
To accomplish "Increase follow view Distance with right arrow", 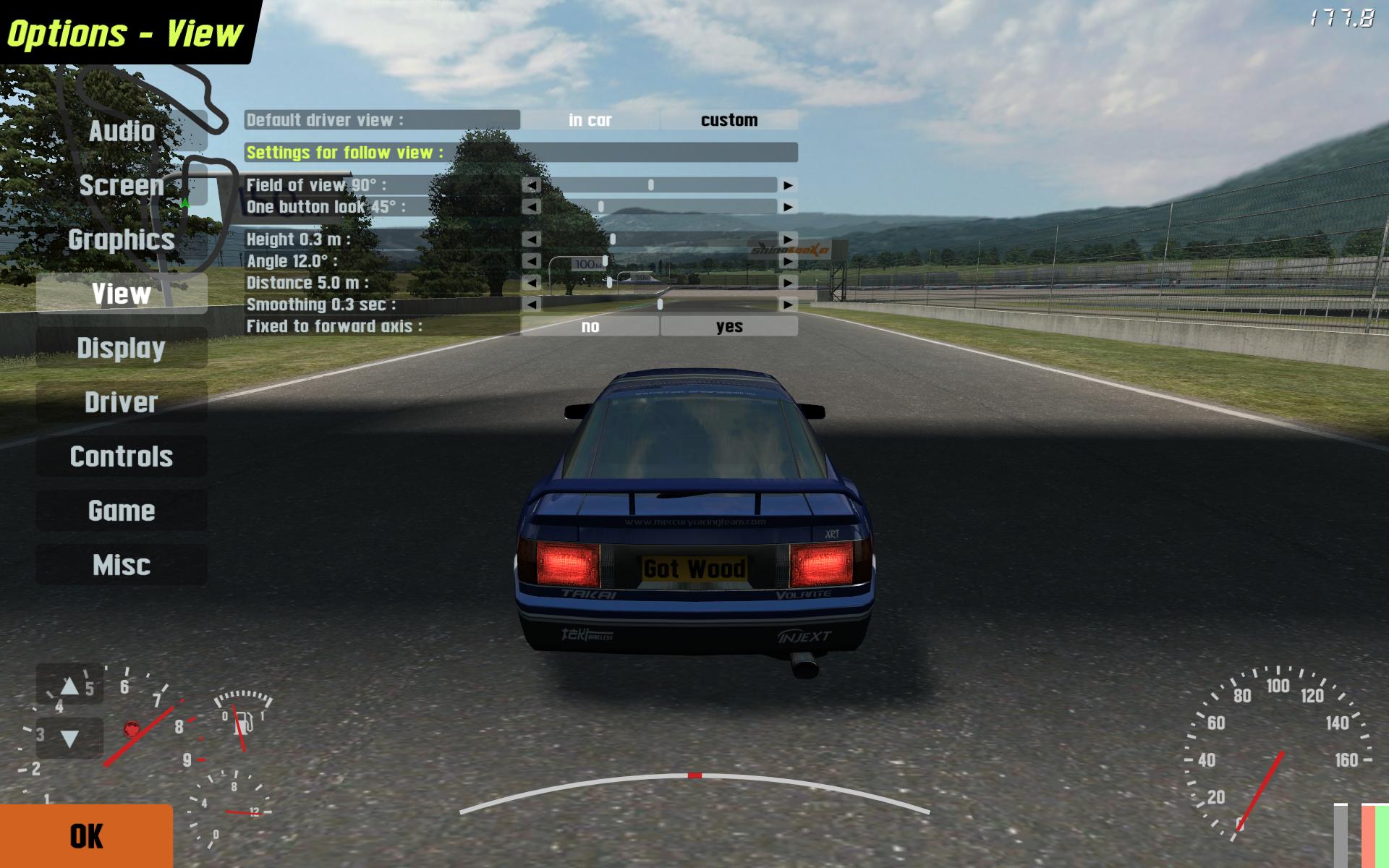I will tap(788, 283).
